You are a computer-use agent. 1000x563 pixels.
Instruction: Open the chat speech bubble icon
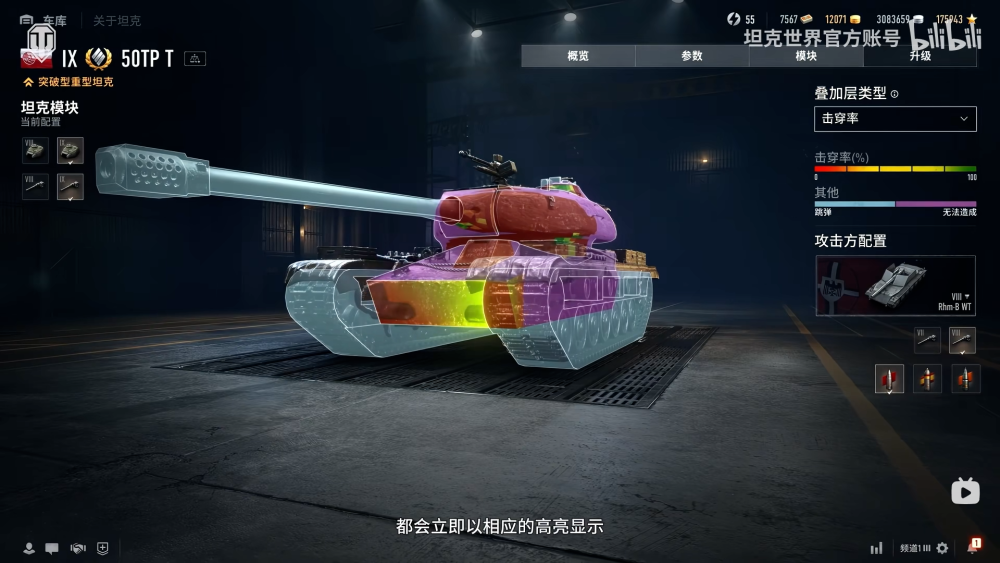(x=52, y=548)
